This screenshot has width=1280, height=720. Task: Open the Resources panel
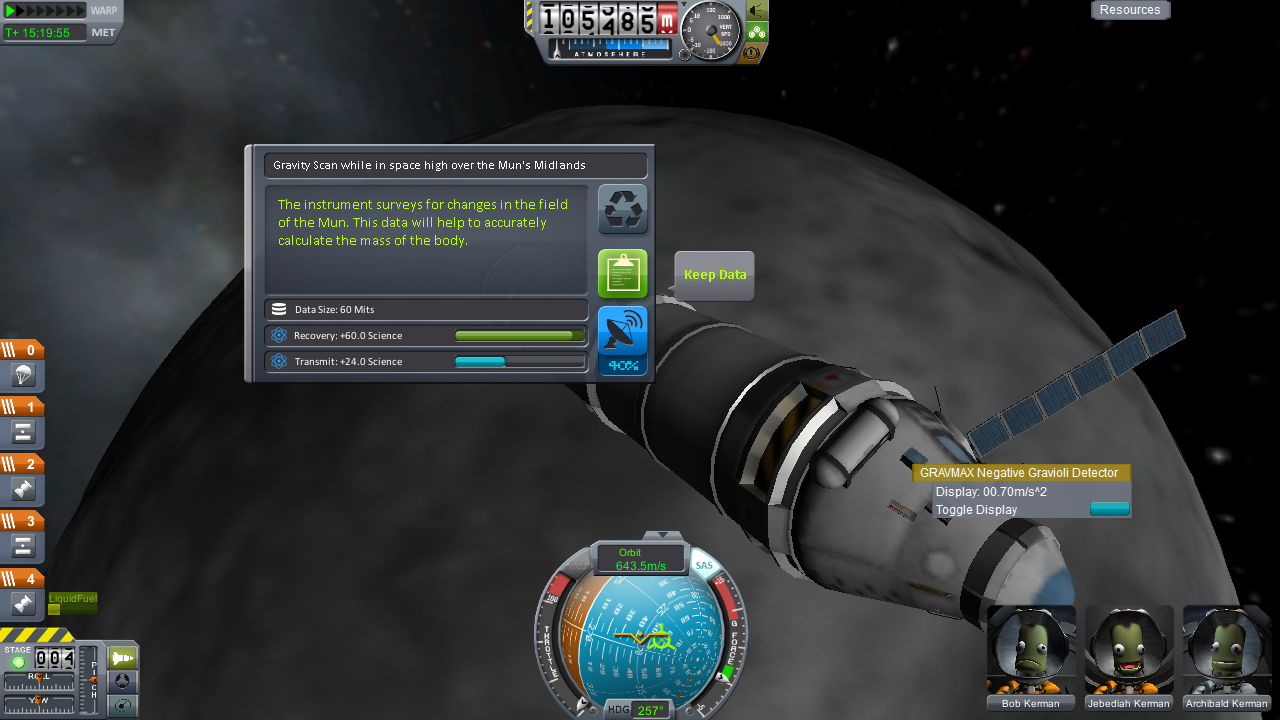pyautogui.click(x=1130, y=10)
